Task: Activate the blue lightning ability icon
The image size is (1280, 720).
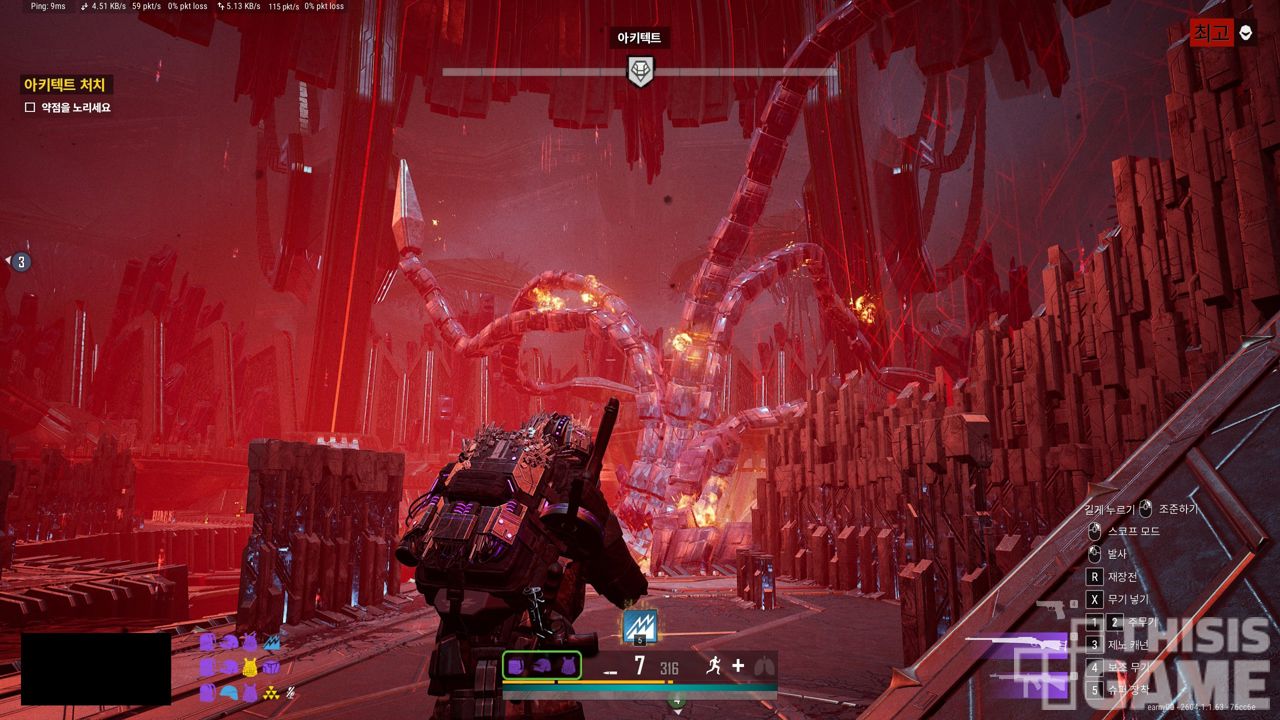Action: (x=639, y=626)
